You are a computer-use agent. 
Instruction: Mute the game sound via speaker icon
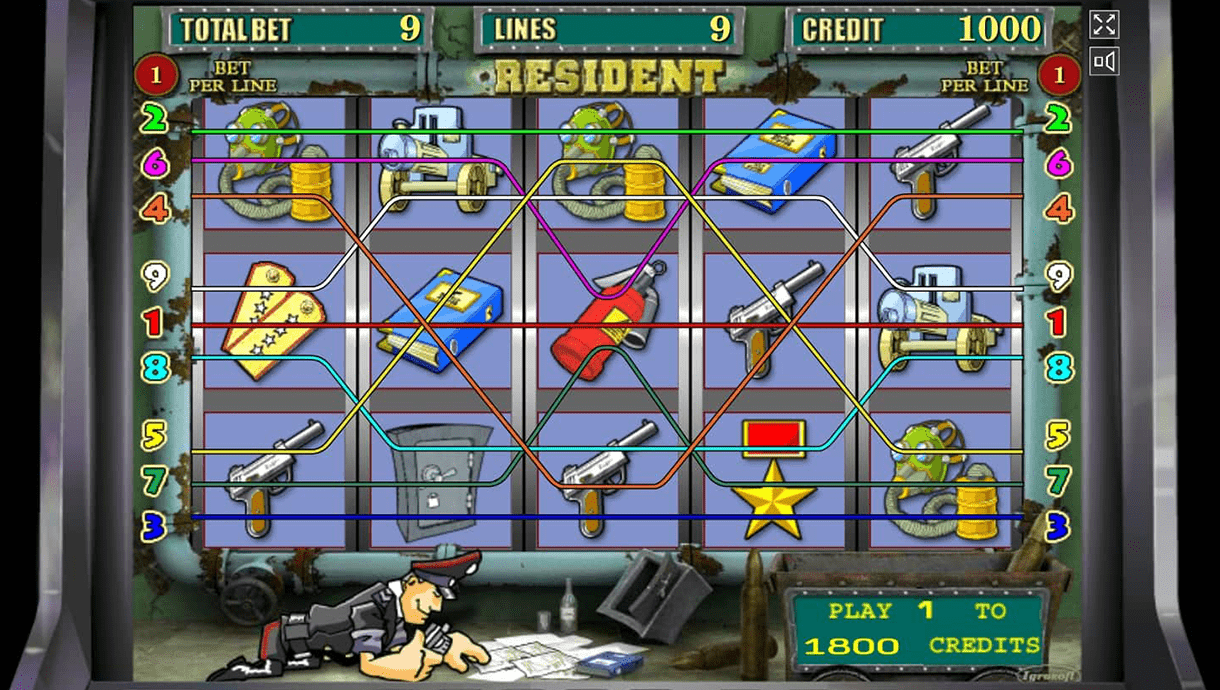pos(1104,62)
